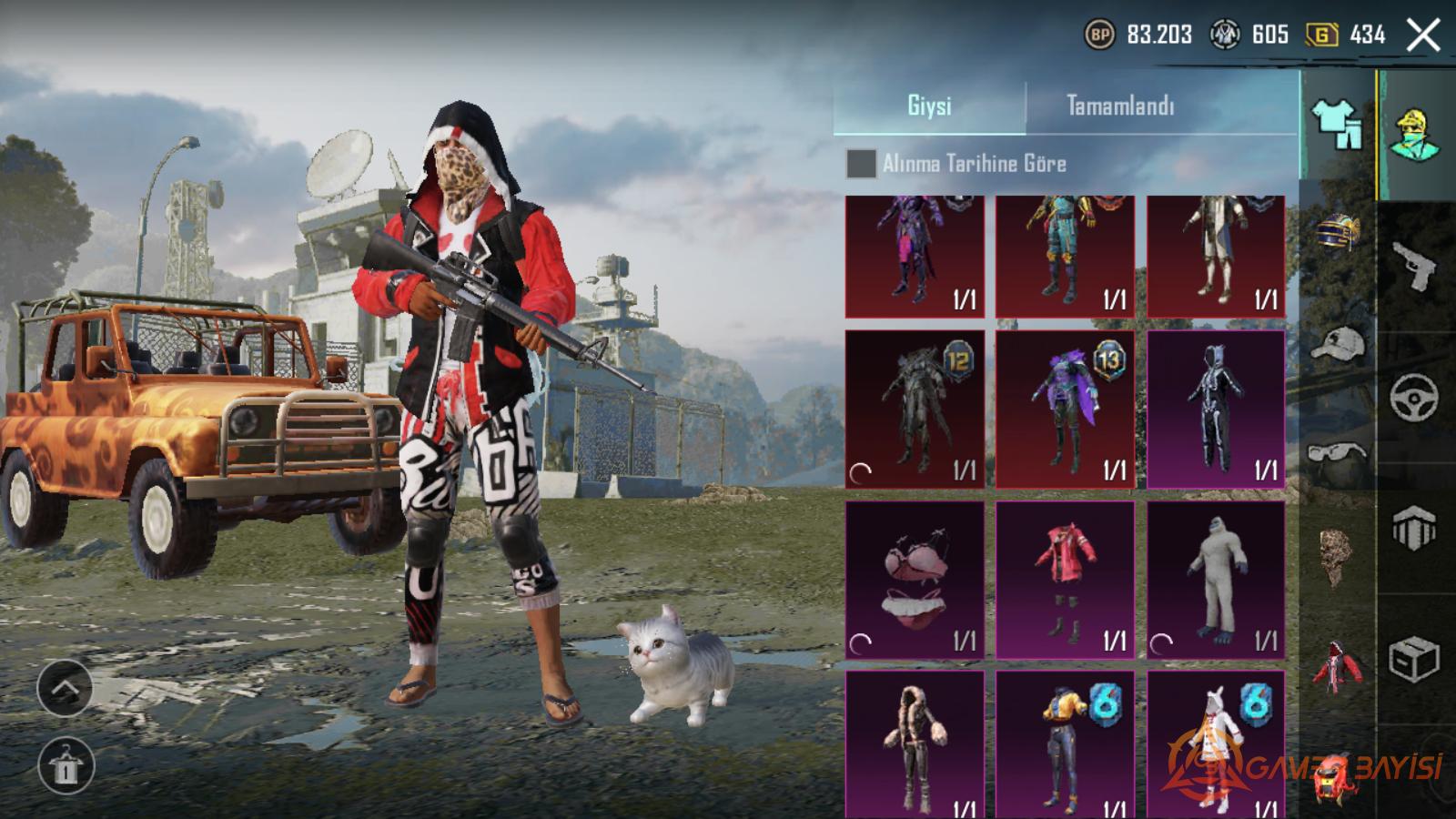Image resolution: width=1456 pixels, height=819 pixels.
Task: Expand the round up-arrow button
Action: (65, 688)
